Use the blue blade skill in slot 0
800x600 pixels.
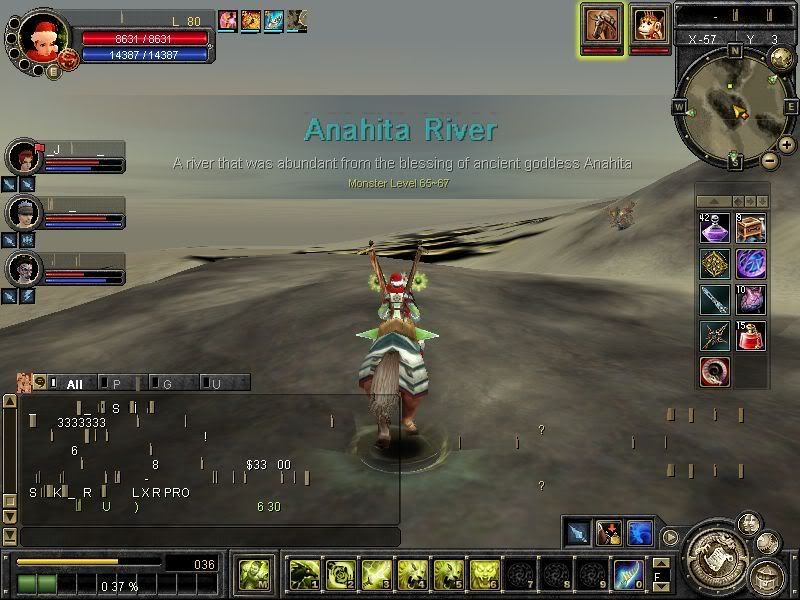tap(628, 574)
